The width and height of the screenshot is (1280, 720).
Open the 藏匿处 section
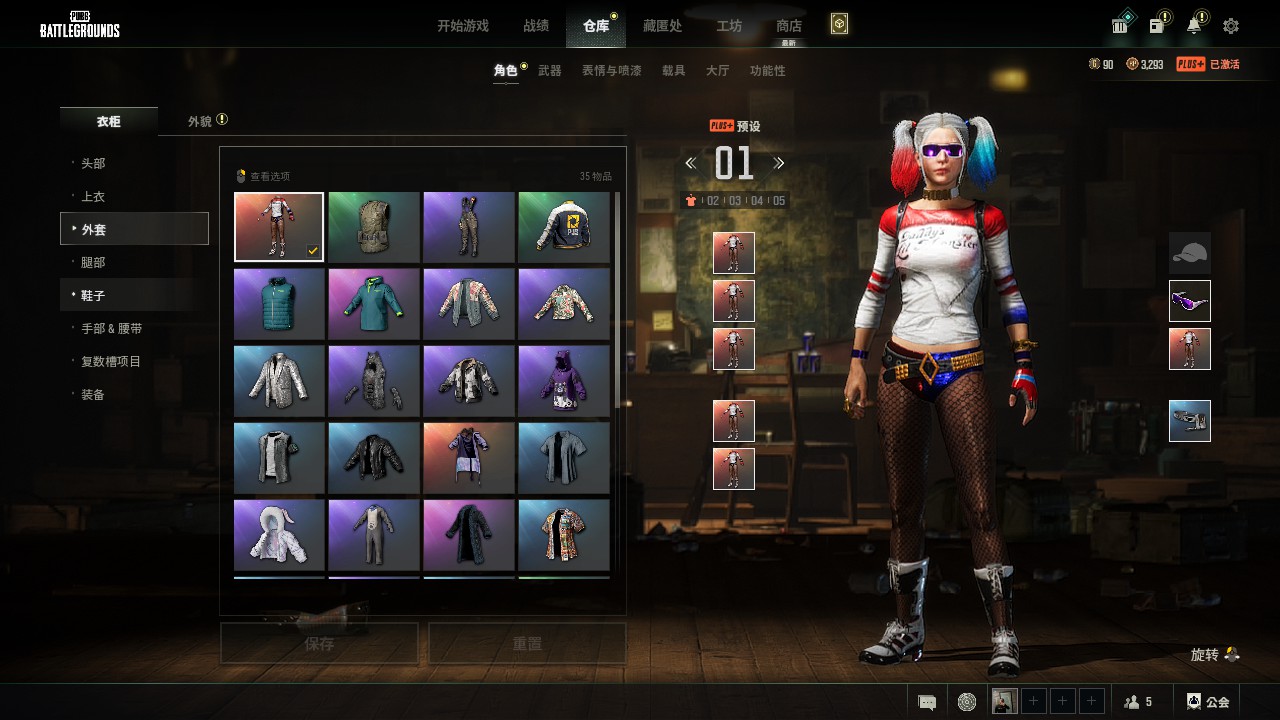[x=662, y=26]
